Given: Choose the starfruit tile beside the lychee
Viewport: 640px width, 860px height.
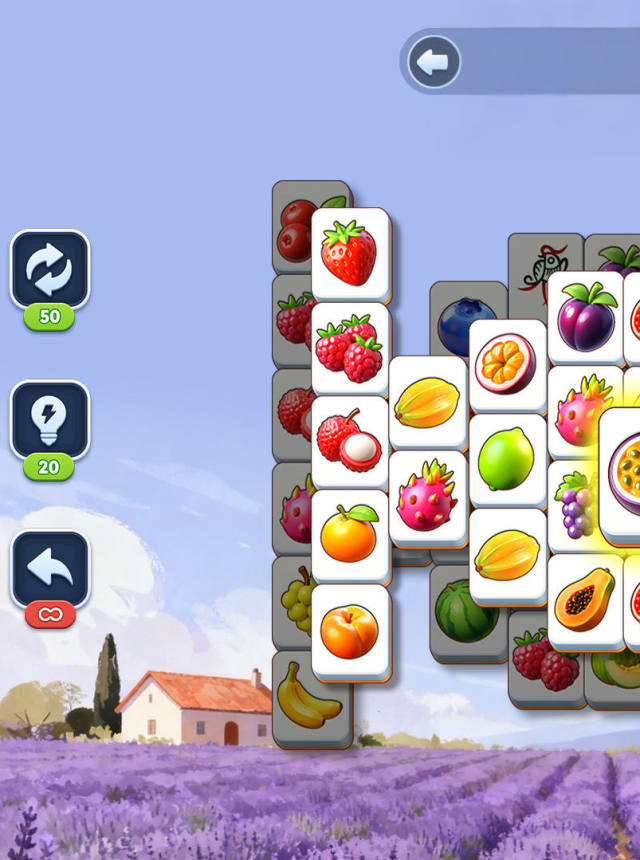Looking at the screenshot, I should click(x=427, y=402).
